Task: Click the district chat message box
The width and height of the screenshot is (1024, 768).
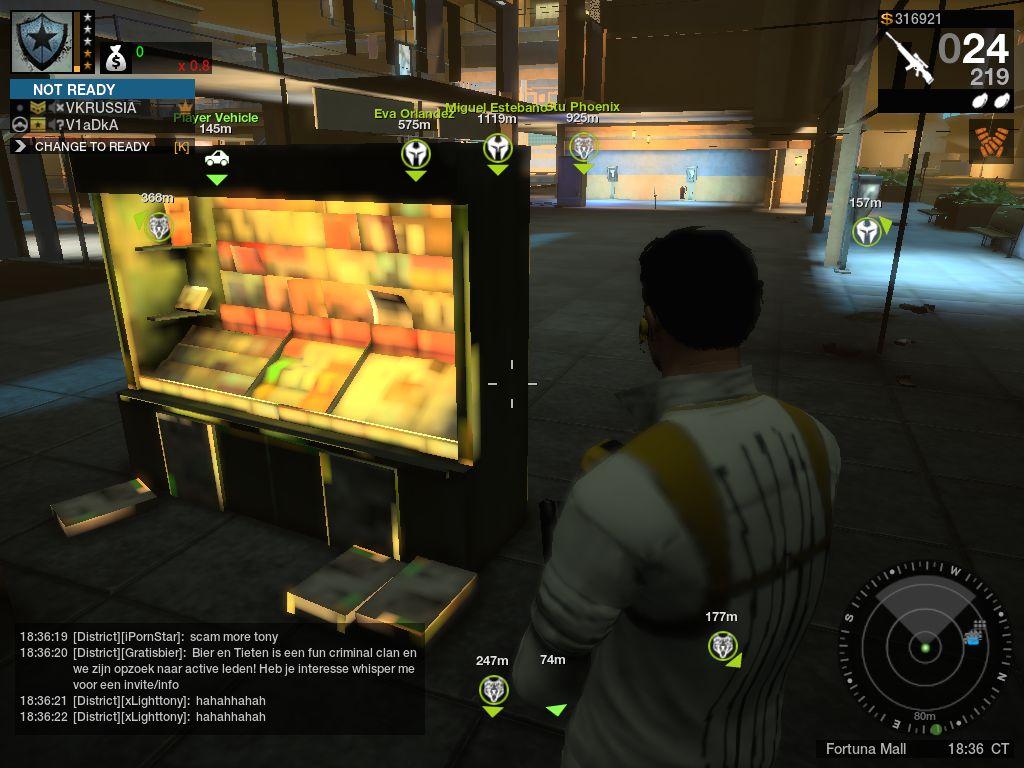Action: coord(218,677)
